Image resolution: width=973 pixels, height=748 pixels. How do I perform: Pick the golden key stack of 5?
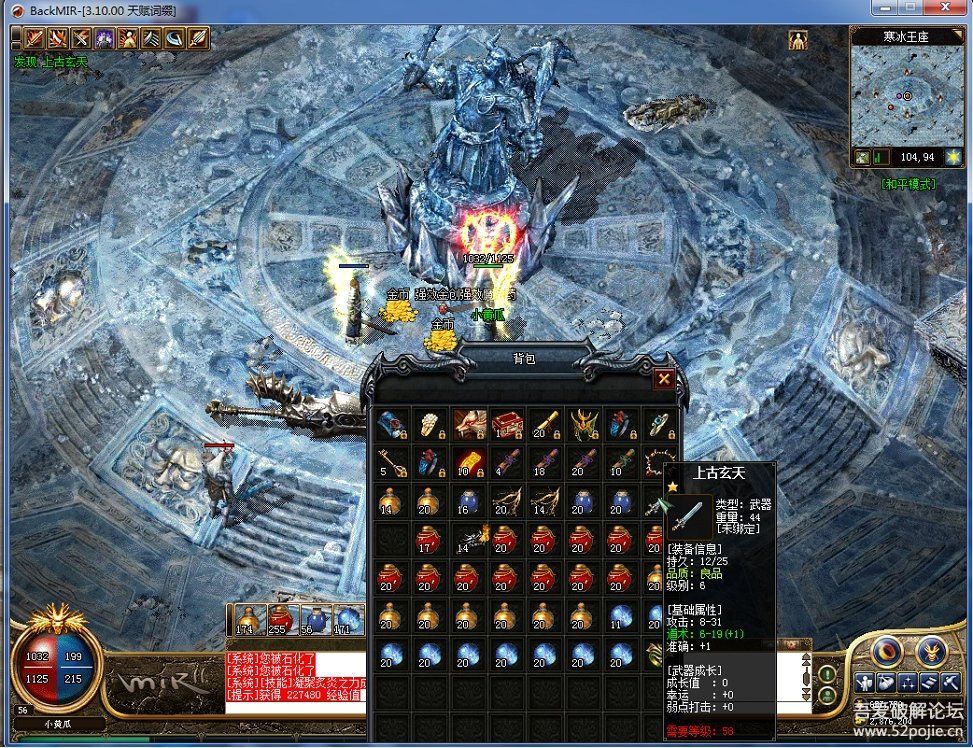pos(394,462)
